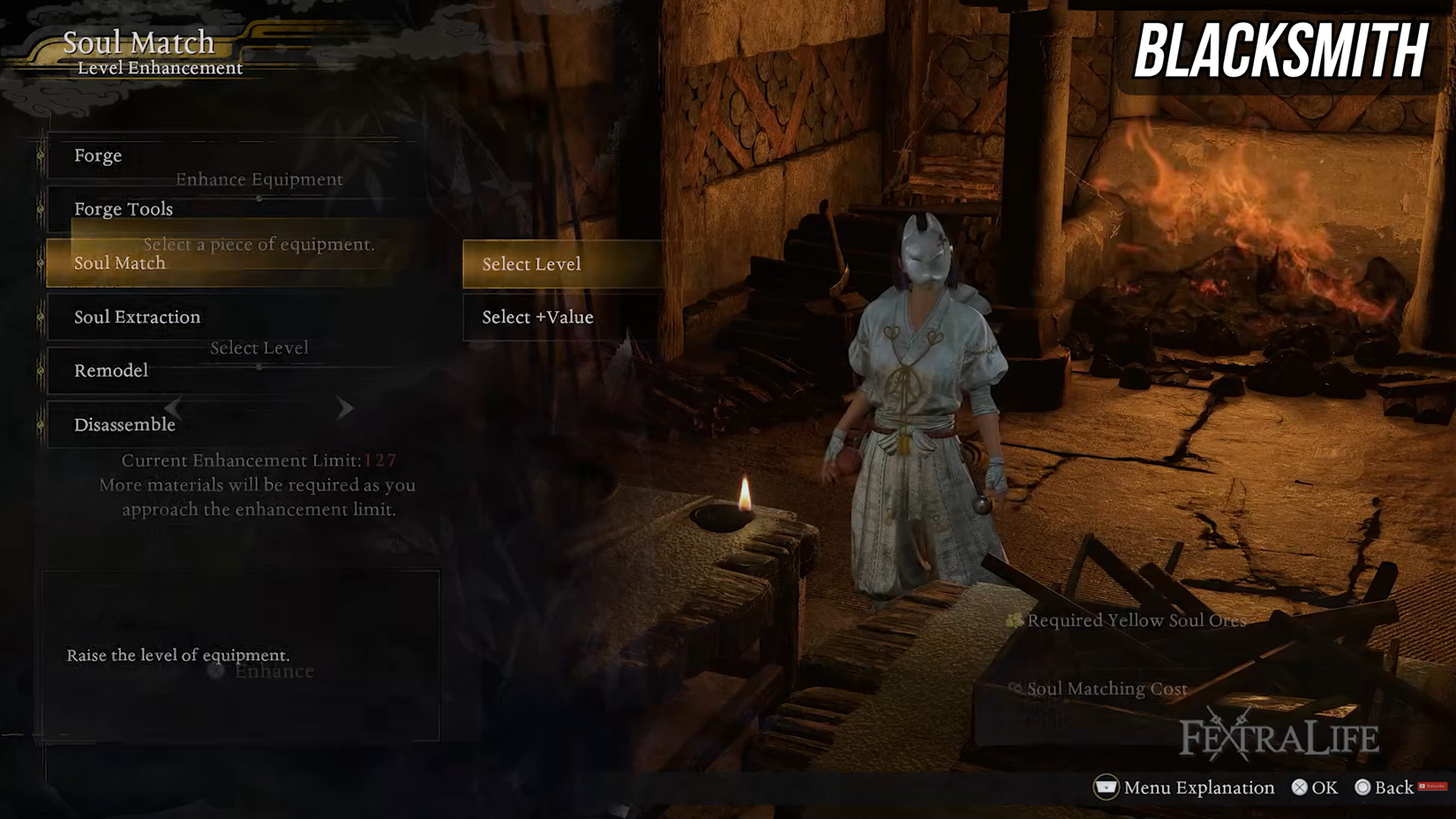The image size is (1456, 819).
Task: Click the bookmark icon beside Soul Extraction
Action: [x=41, y=317]
